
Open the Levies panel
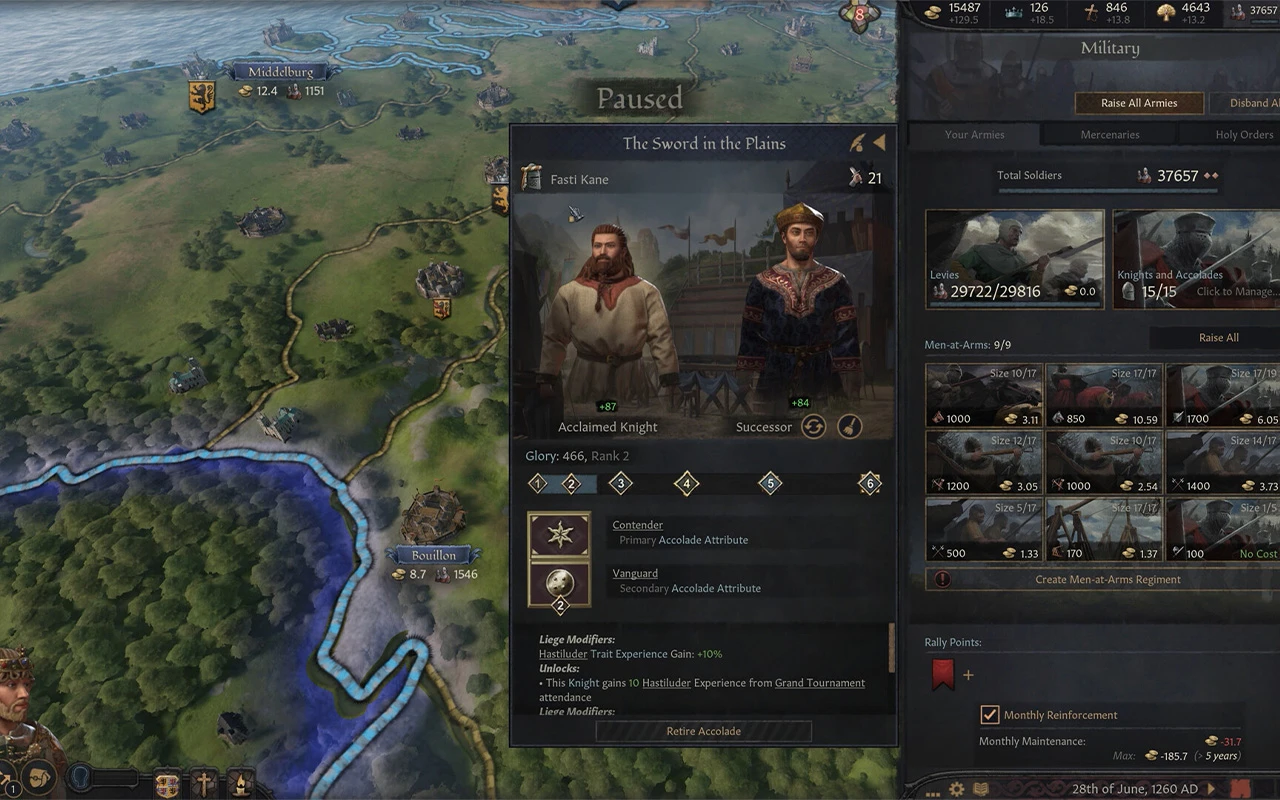point(1015,258)
